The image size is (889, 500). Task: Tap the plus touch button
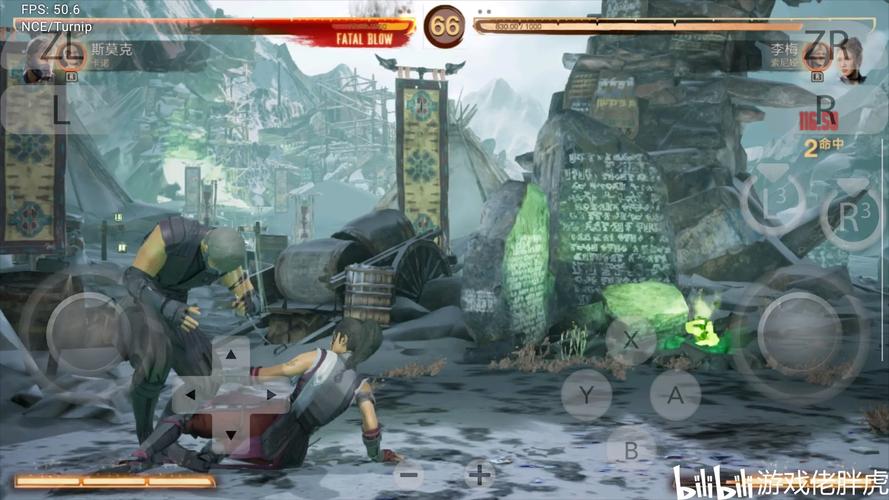tap(480, 474)
